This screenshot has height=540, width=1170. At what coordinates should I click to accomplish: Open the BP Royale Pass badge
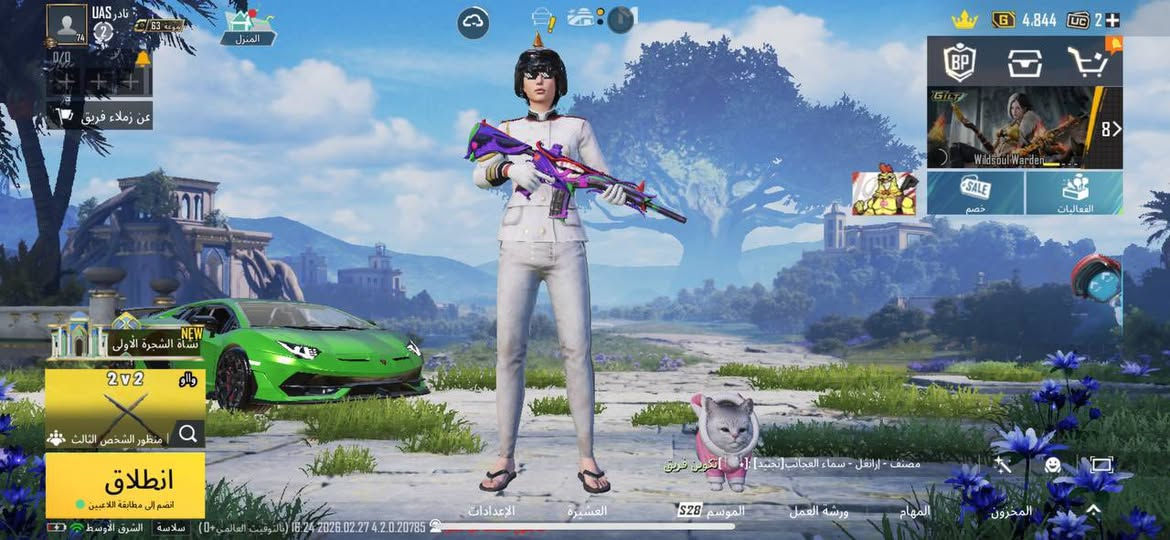[x=959, y=63]
